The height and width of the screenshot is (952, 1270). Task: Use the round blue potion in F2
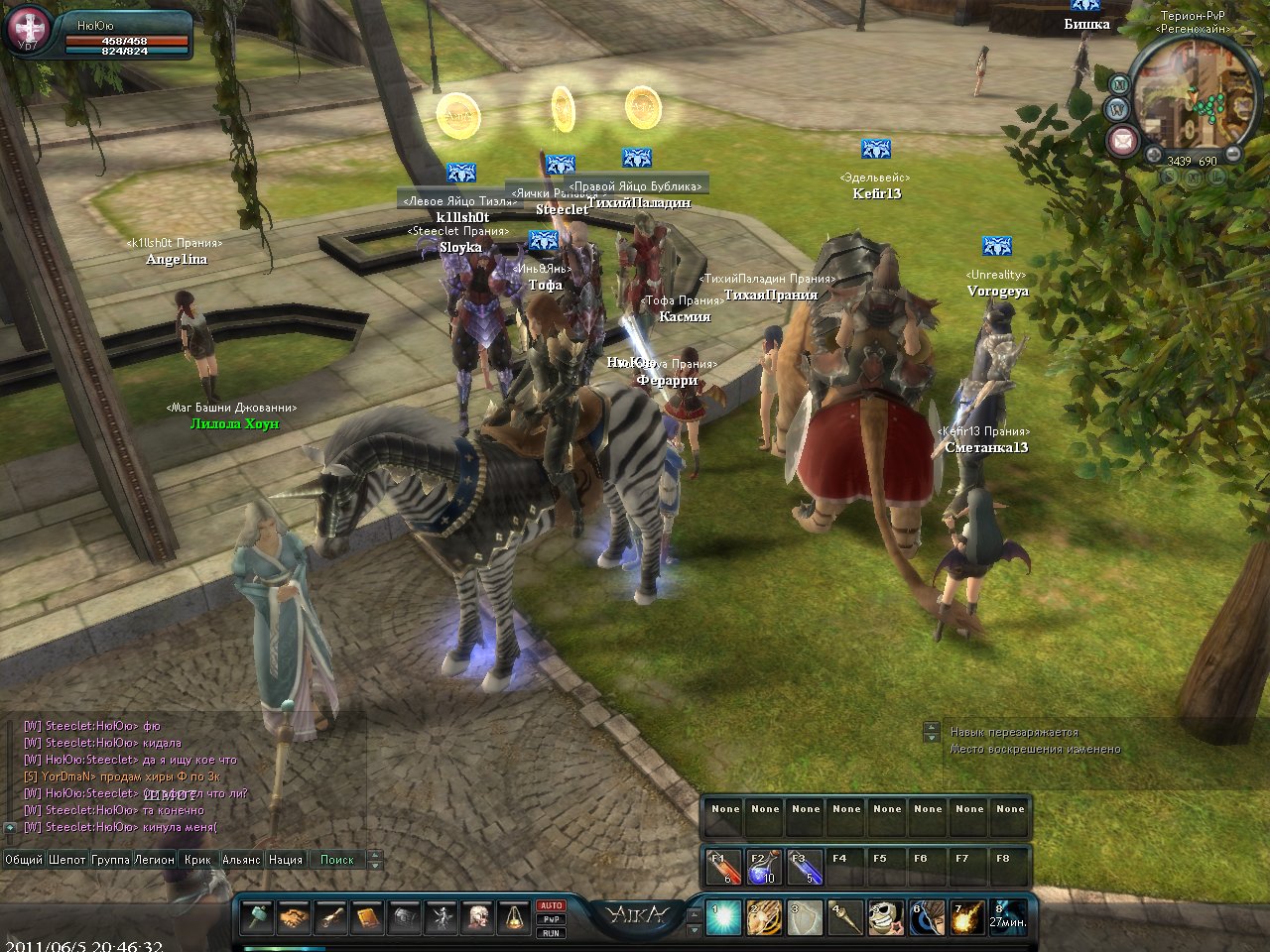pyautogui.click(x=762, y=867)
